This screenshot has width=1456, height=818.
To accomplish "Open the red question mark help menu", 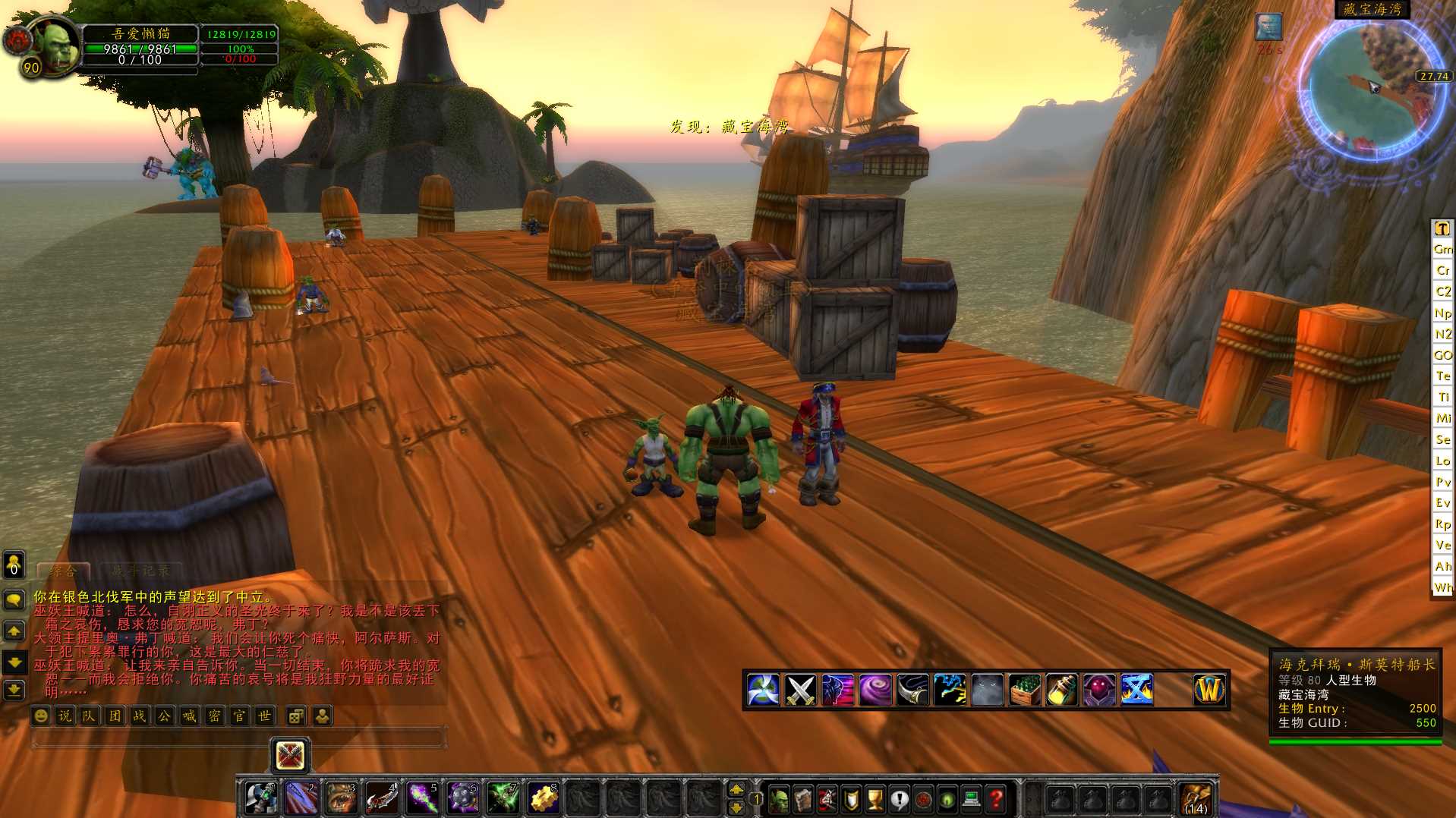I will (x=997, y=799).
